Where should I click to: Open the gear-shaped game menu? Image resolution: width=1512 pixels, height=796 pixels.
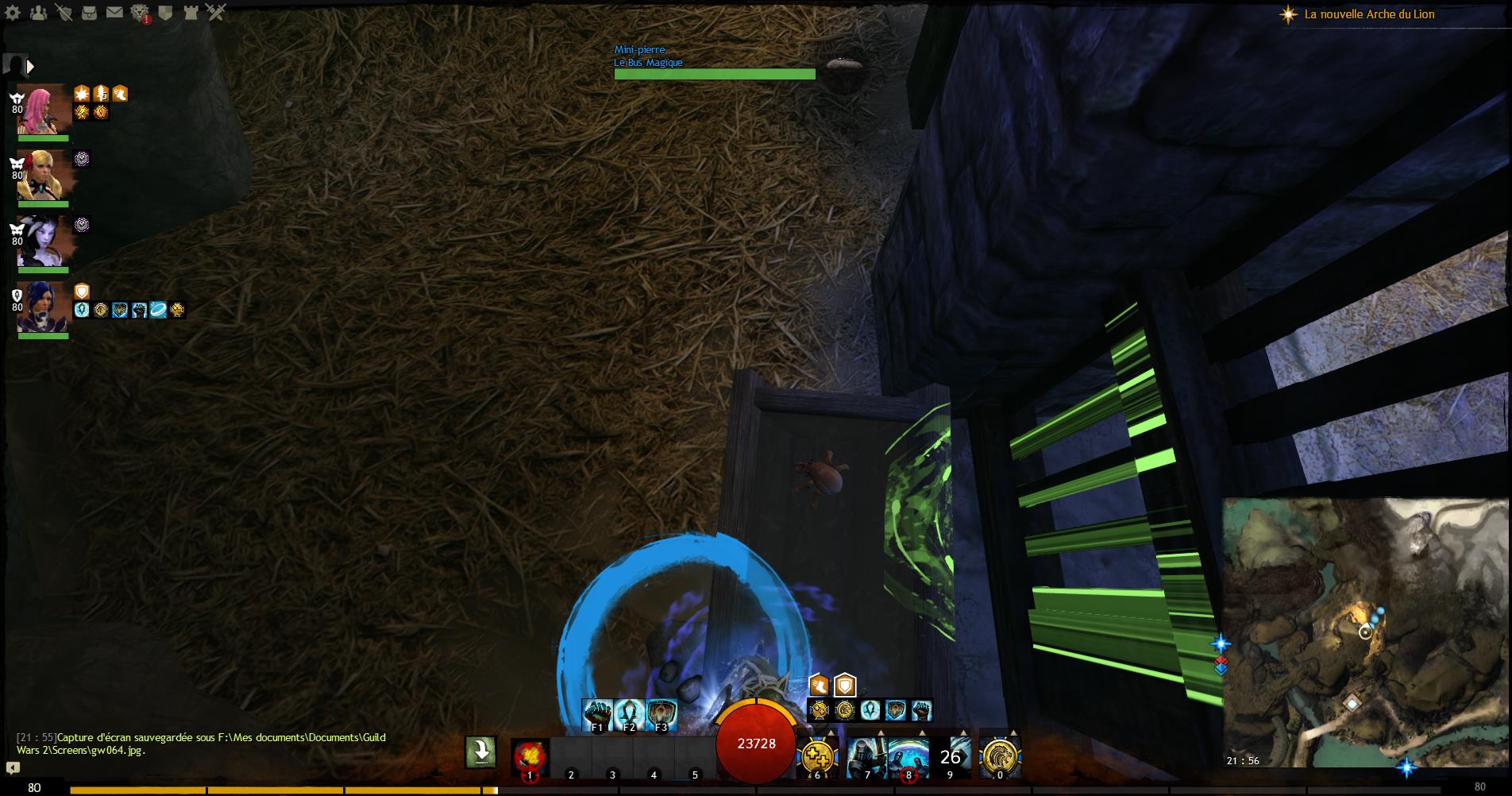[x=11, y=12]
